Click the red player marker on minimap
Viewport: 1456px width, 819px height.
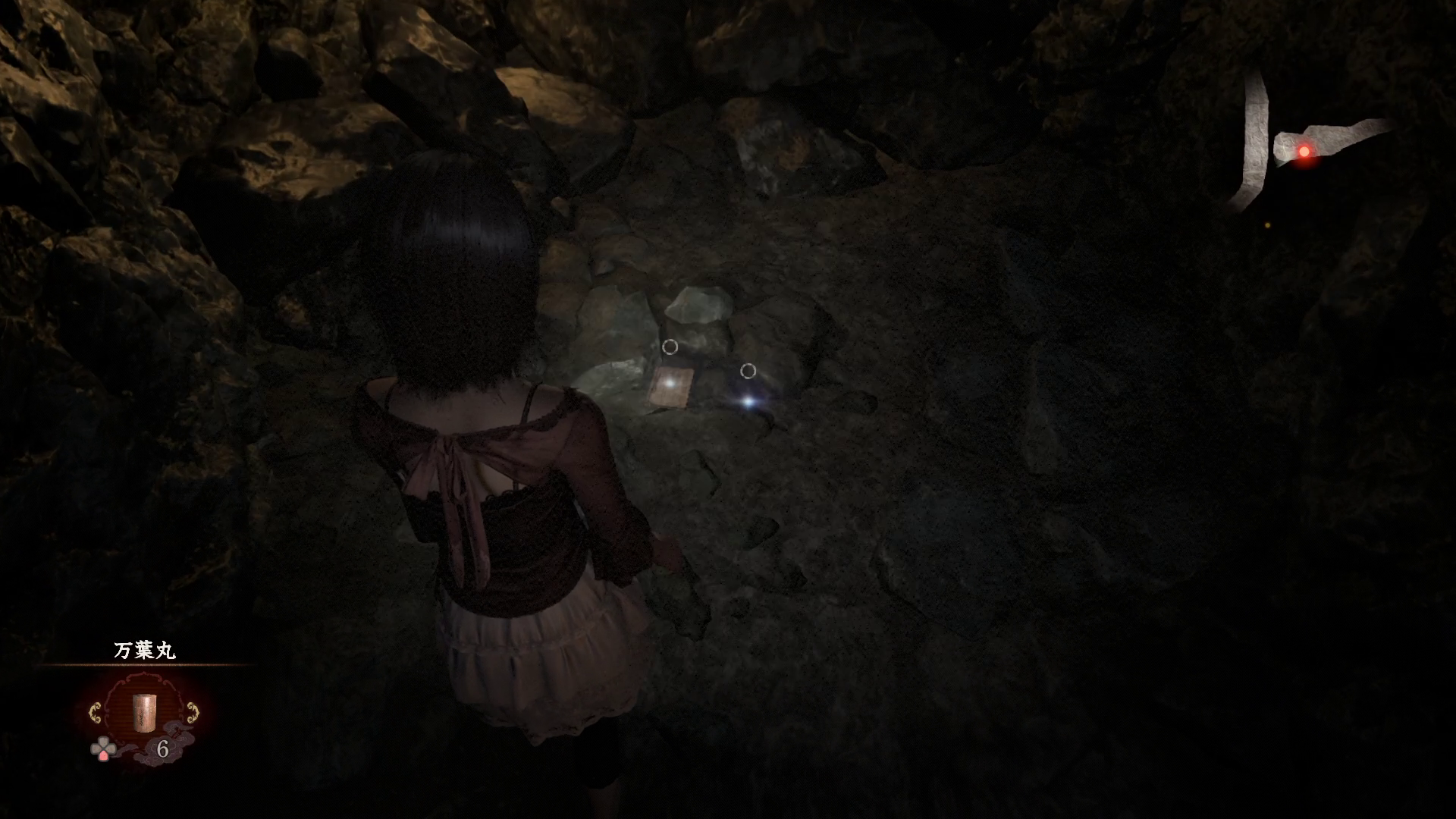pos(1304,152)
